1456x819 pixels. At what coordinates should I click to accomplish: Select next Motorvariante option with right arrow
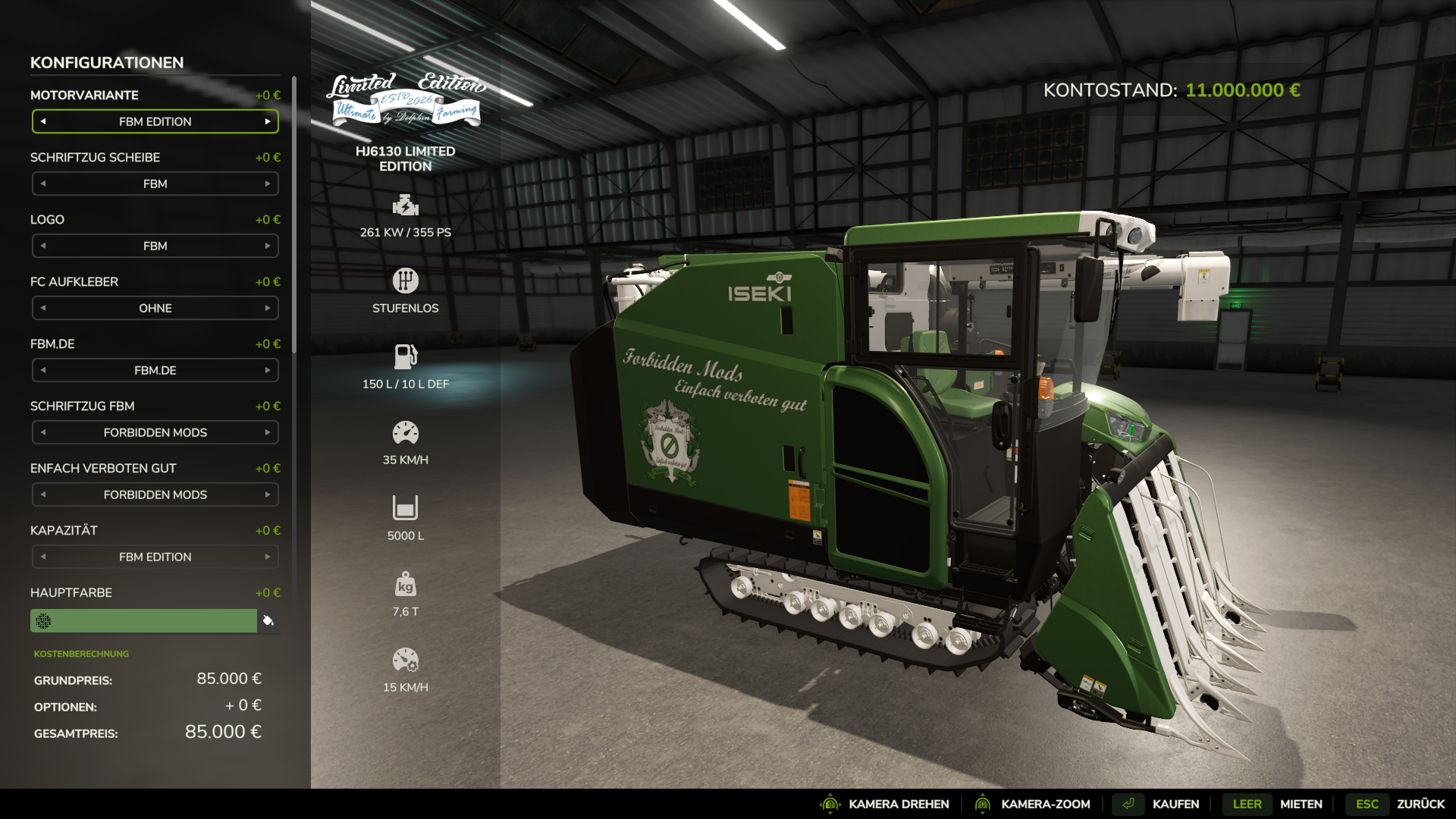point(268,121)
